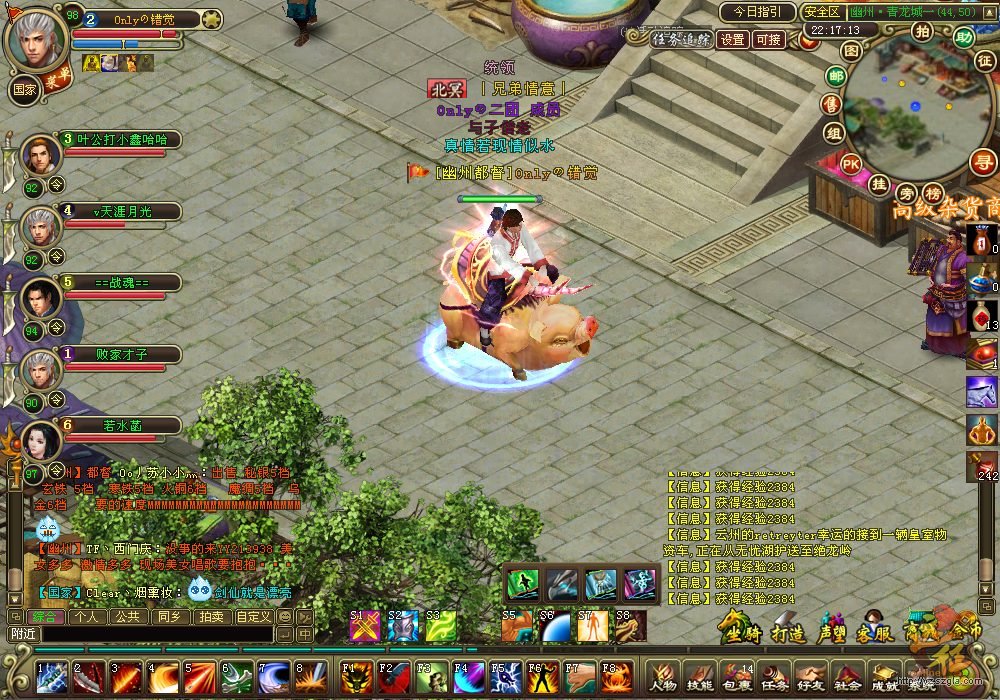
Task: Select party member 叶公打小鑫哈哈
Action: pyautogui.click(x=122, y=140)
